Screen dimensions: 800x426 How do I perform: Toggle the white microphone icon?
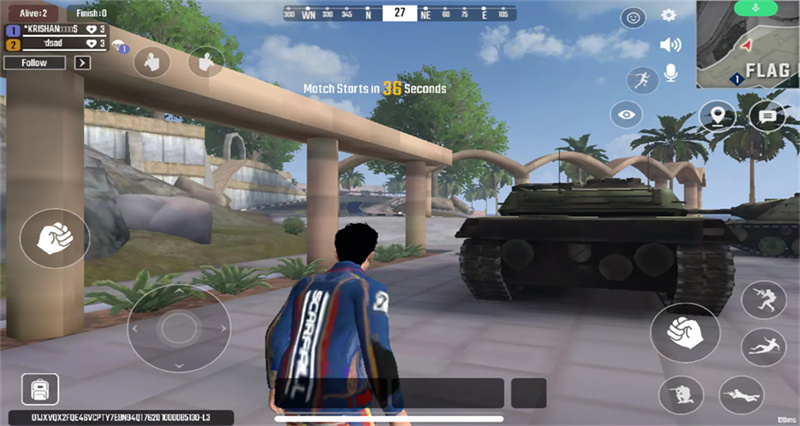coord(671,74)
